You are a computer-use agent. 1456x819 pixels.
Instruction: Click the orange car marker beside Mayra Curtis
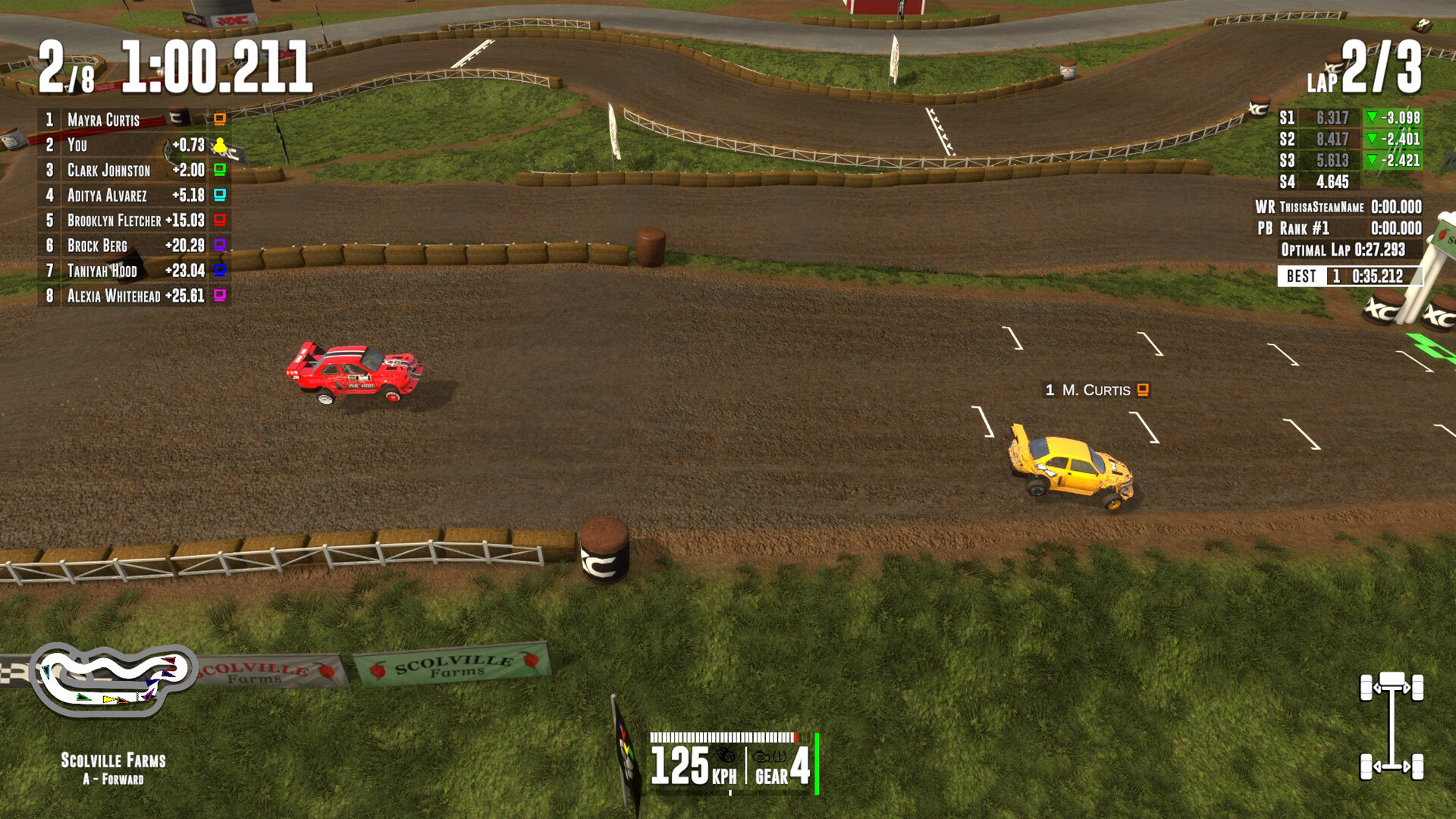(219, 119)
